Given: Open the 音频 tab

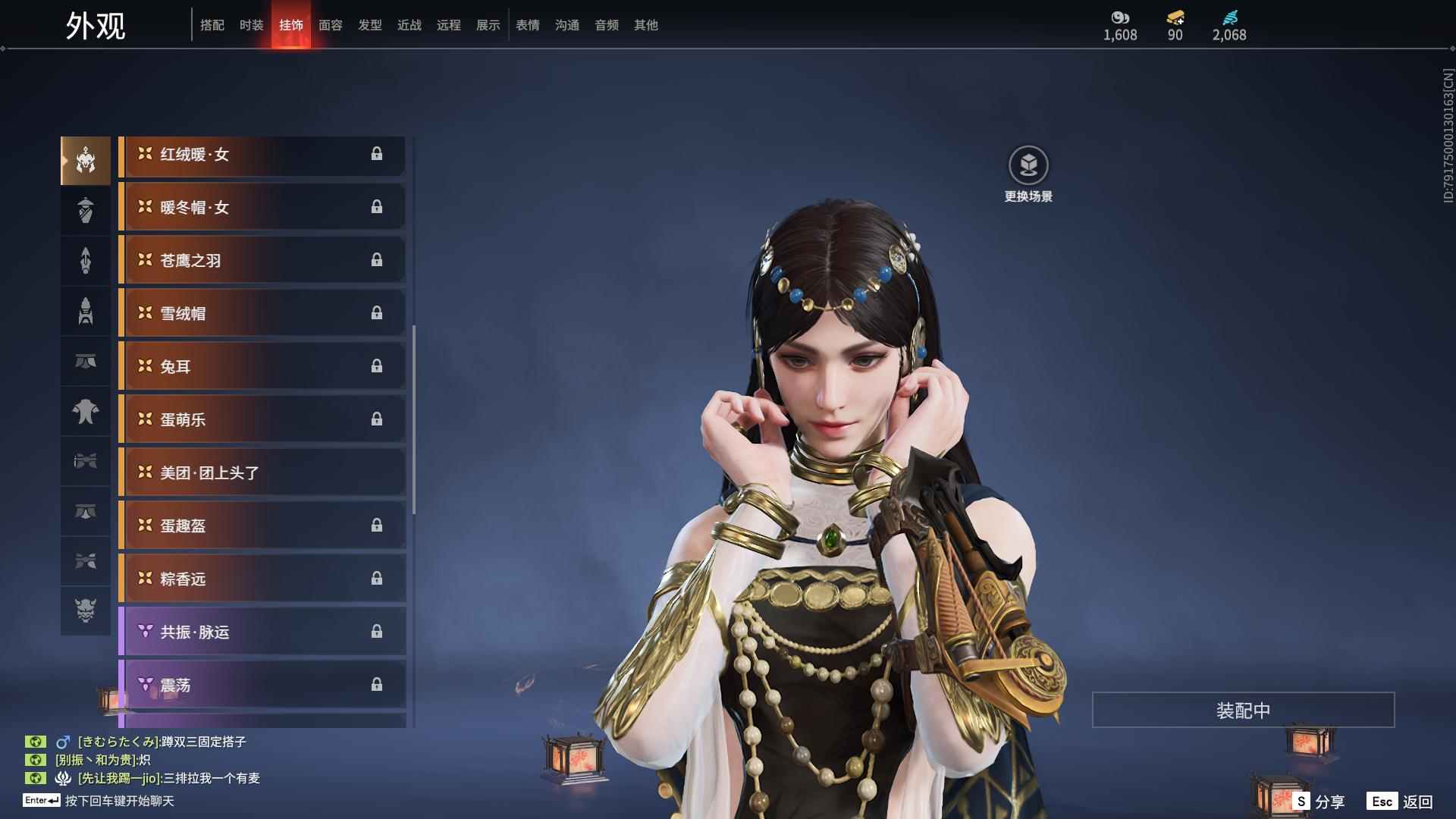Looking at the screenshot, I should (606, 25).
